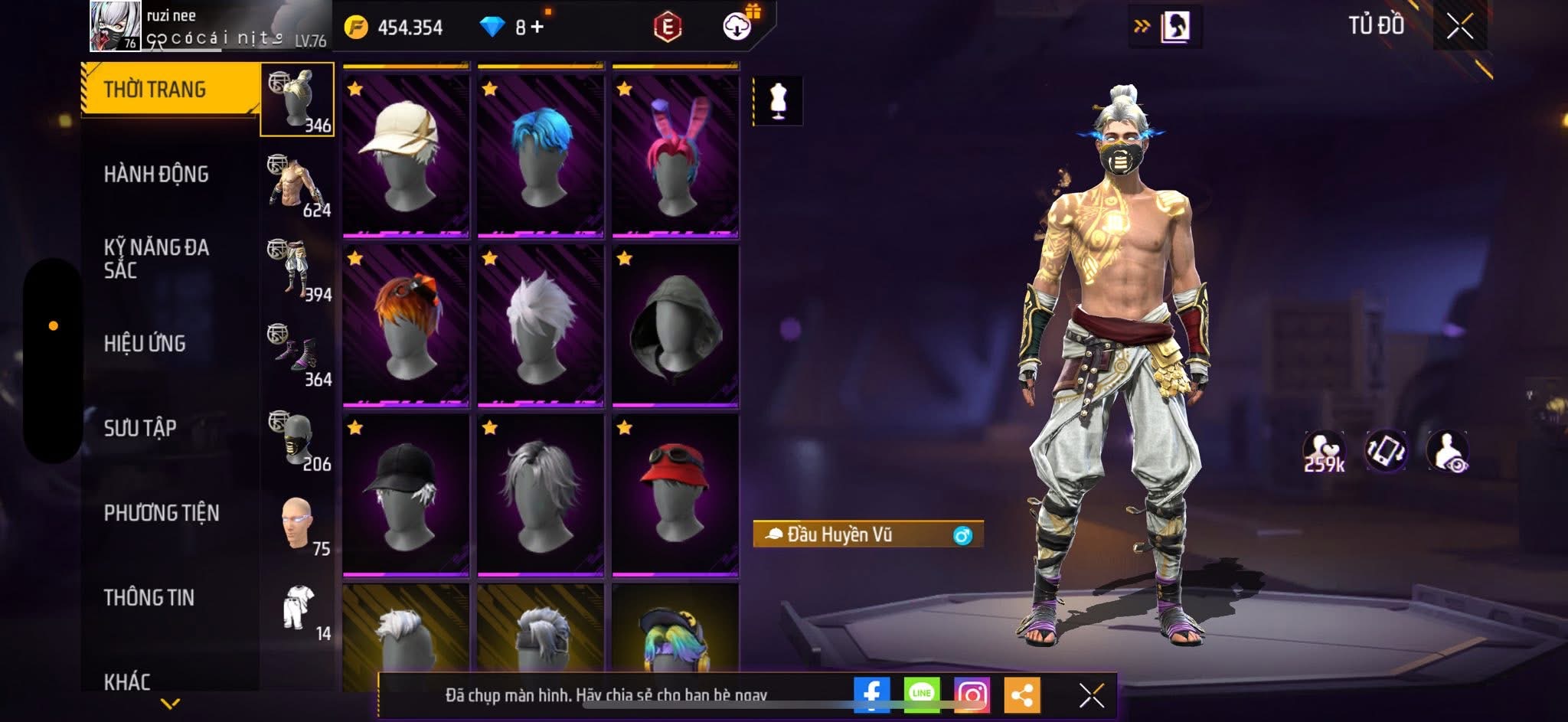This screenshot has height=722, width=1568.
Task: Select the HIỆU ỨNG tab
Action: (x=145, y=344)
